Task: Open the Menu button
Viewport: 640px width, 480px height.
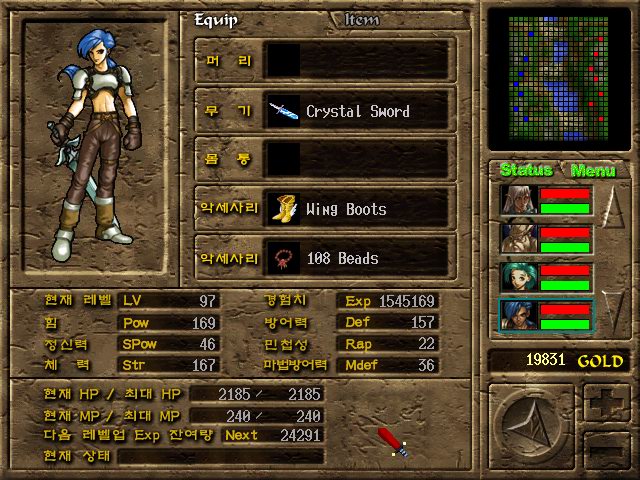Action: (x=592, y=170)
